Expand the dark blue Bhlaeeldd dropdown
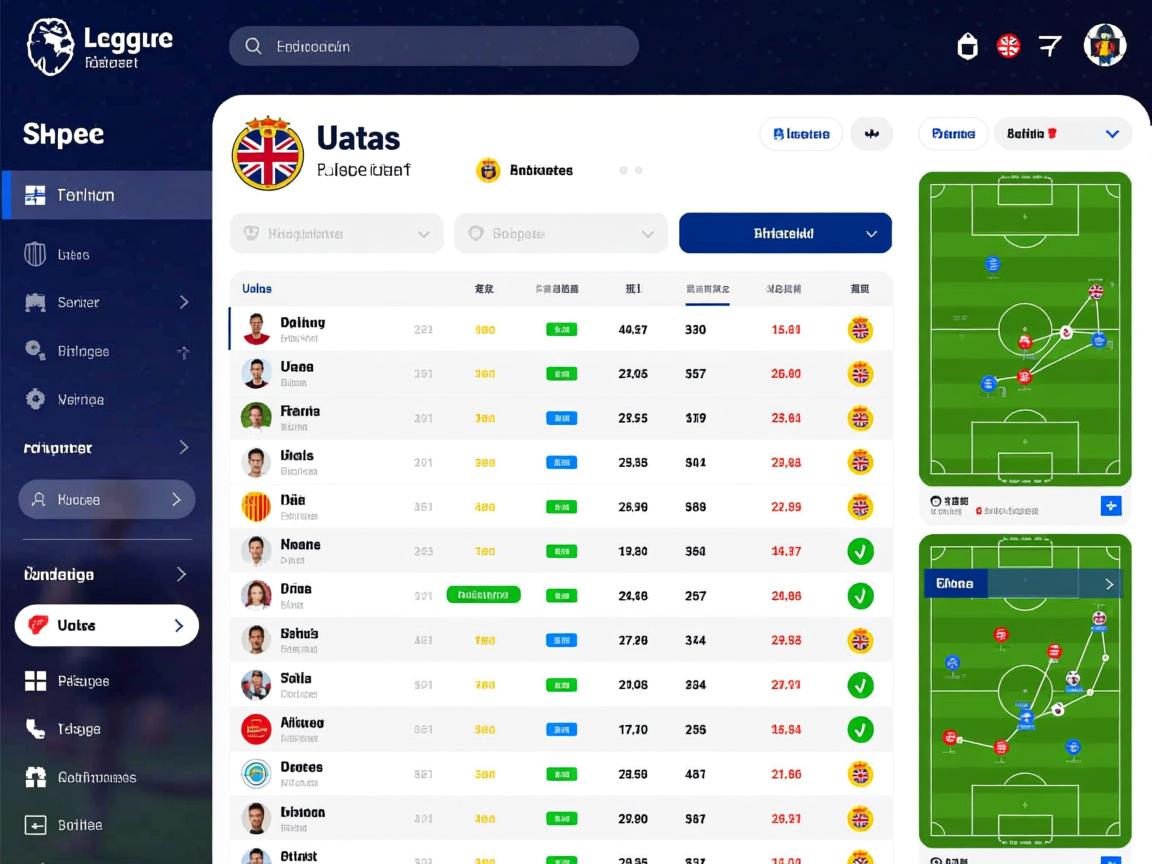The width and height of the screenshot is (1152, 864). tap(785, 233)
